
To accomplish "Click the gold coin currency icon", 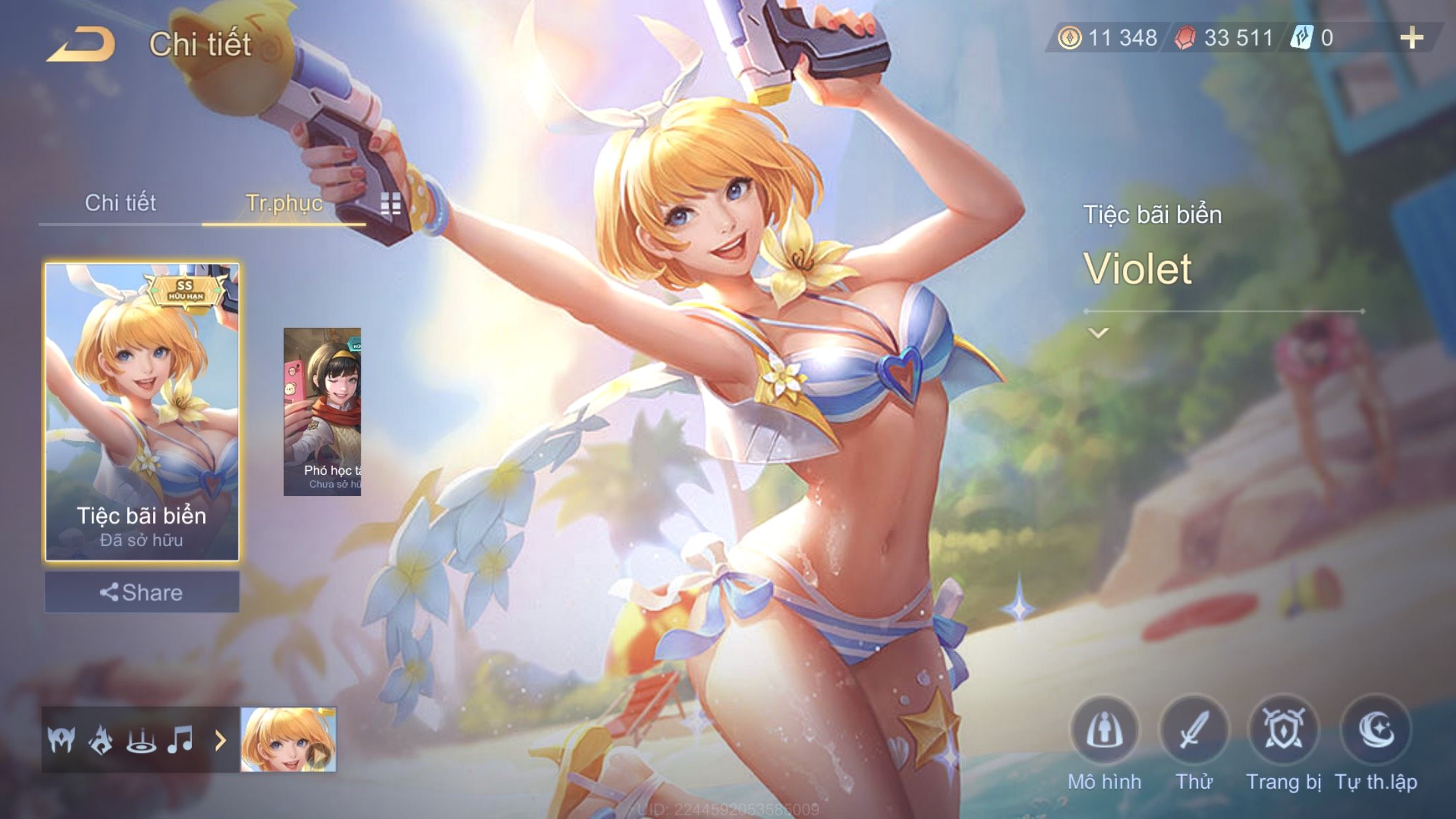I will tap(1070, 38).
